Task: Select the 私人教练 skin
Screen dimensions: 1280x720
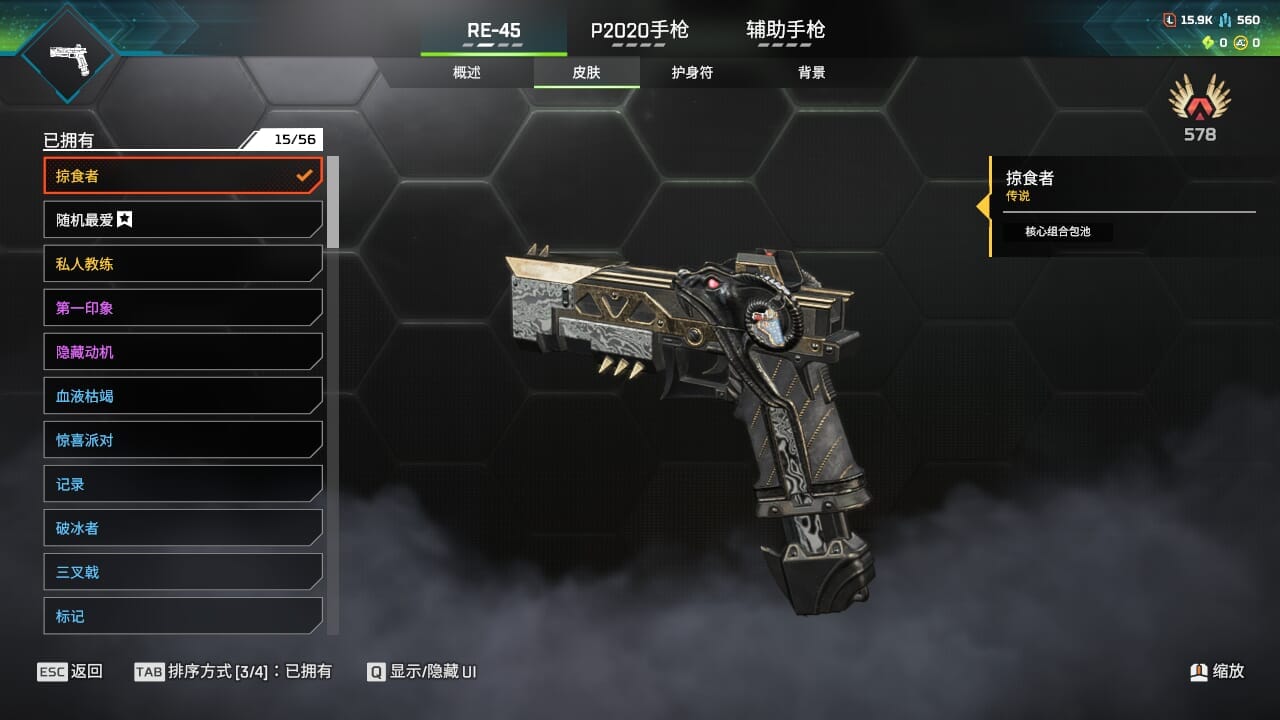Action: pos(183,264)
